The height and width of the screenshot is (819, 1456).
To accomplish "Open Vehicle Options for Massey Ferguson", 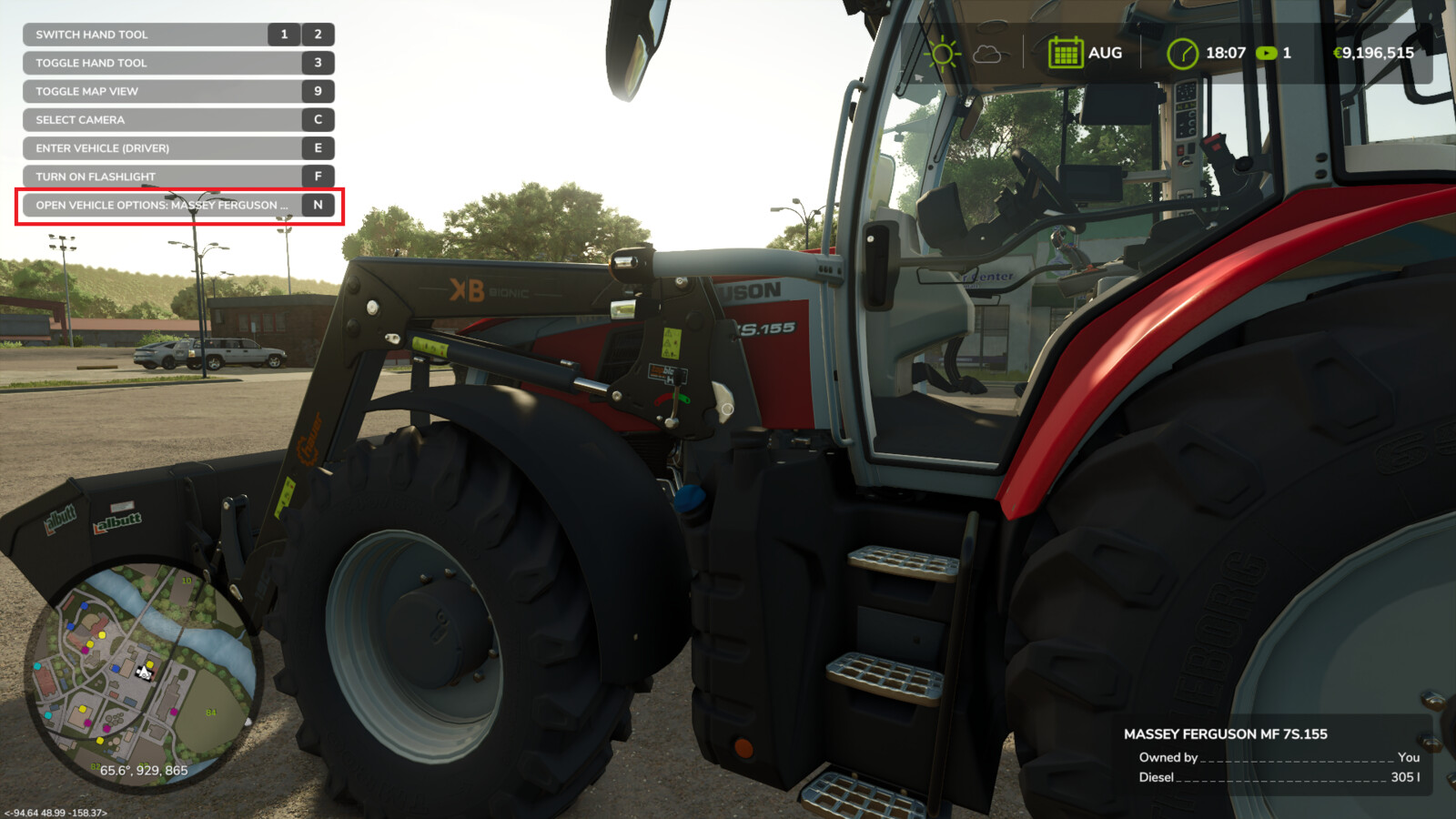I will tap(162, 205).
